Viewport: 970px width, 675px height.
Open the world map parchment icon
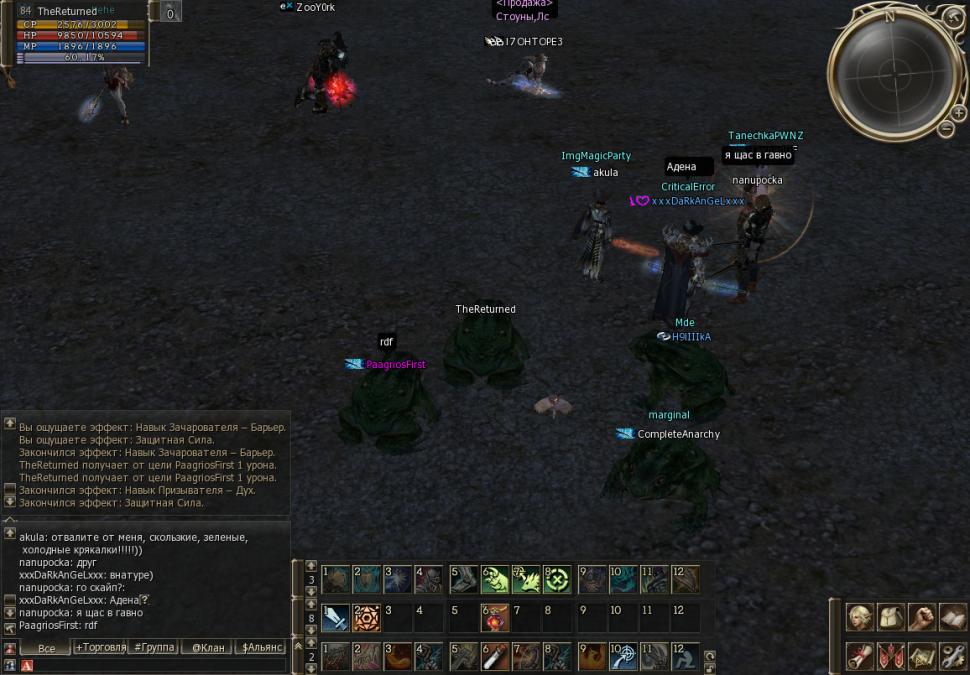[922, 656]
